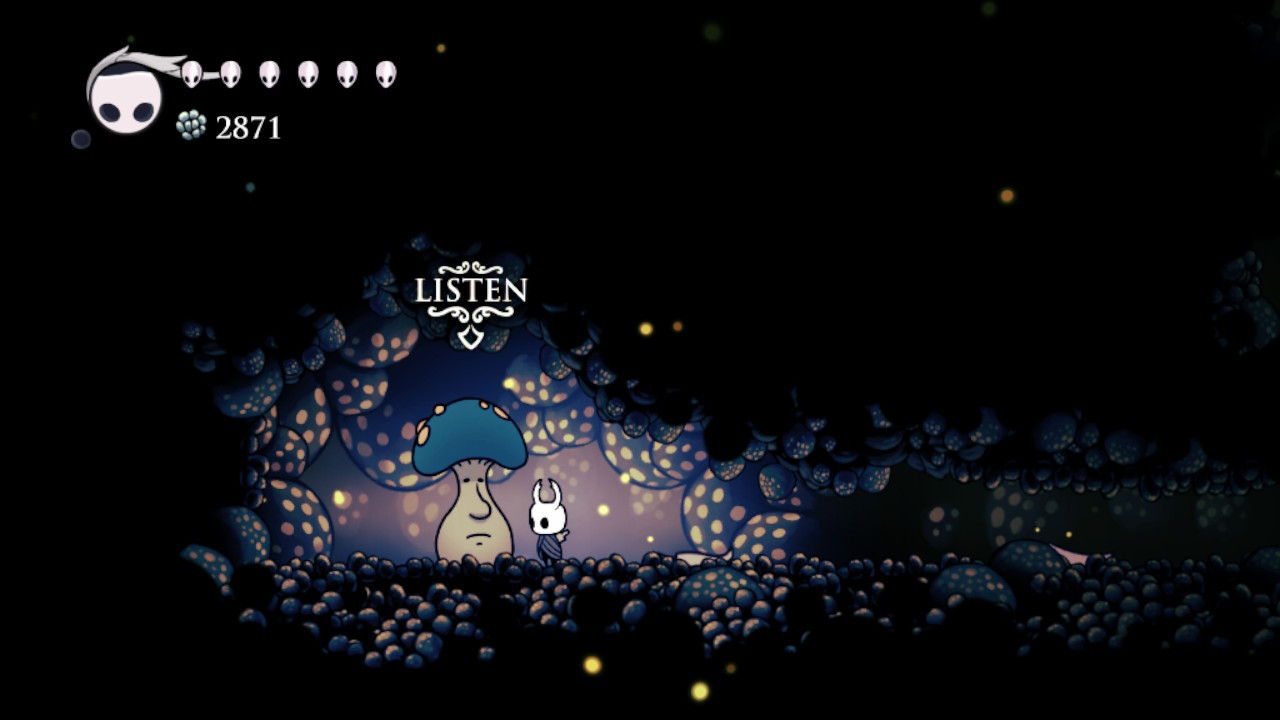Image resolution: width=1280 pixels, height=720 pixels.
Task: Expand the left decorative flourish beside LISTEN
Action: coord(443,312)
